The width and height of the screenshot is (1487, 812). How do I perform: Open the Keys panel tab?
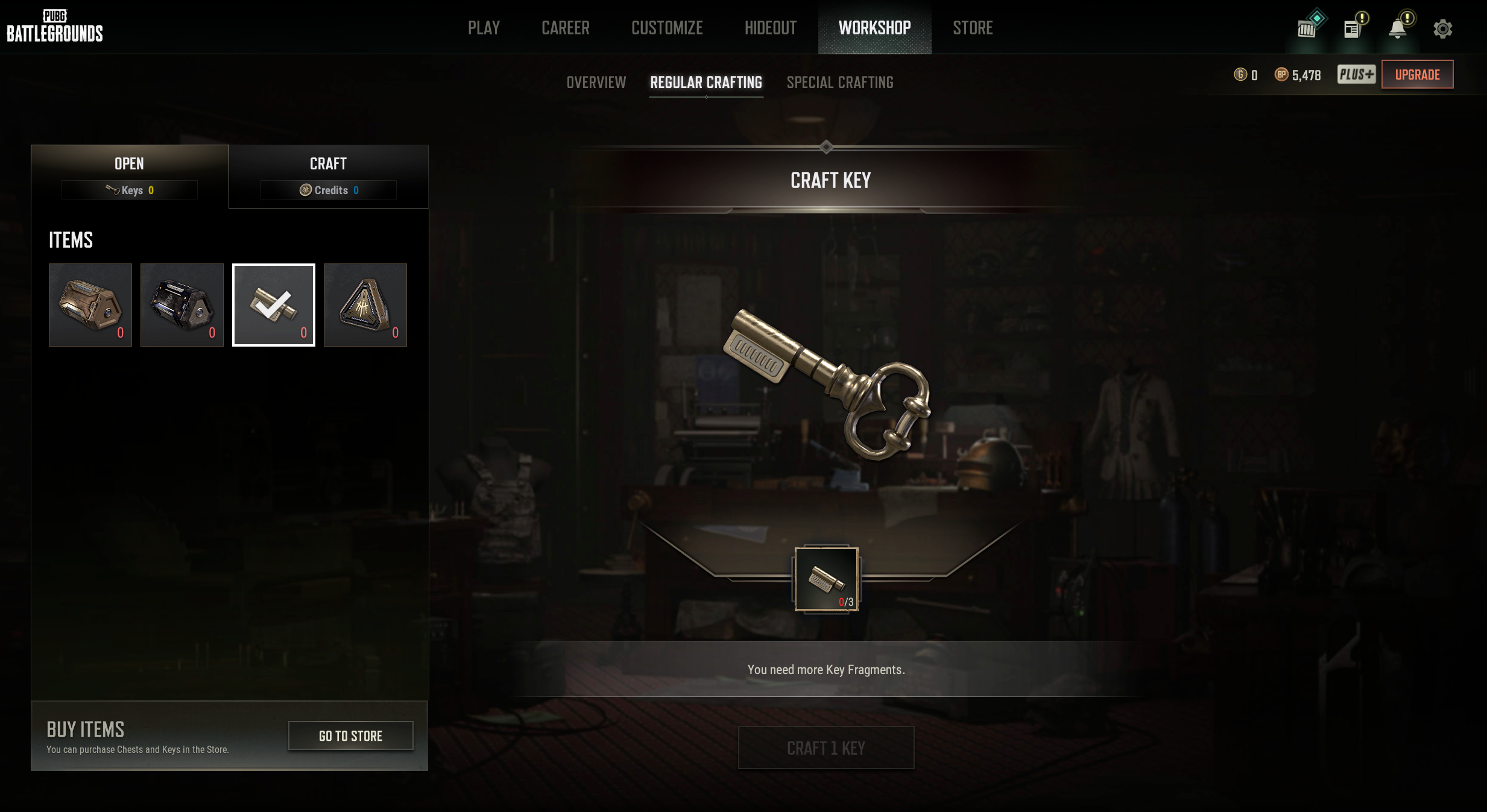[130, 176]
